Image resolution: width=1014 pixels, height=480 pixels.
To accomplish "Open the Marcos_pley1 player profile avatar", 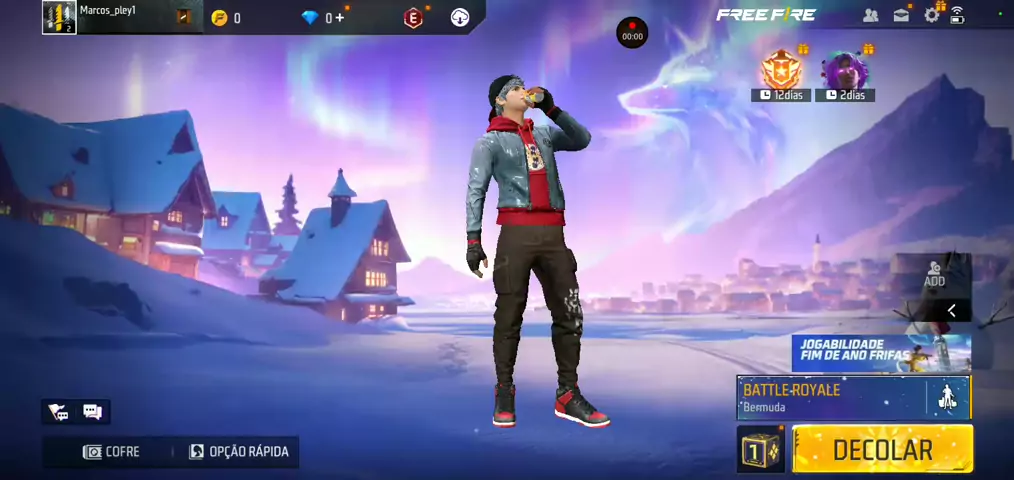I will pos(59,17).
